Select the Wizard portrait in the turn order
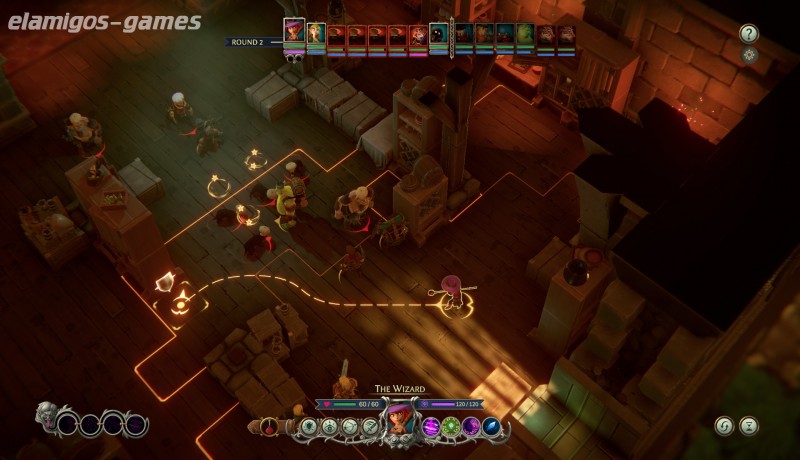Image resolution: width=800 pixels, height=460 pixels. [x=294, y=34]
